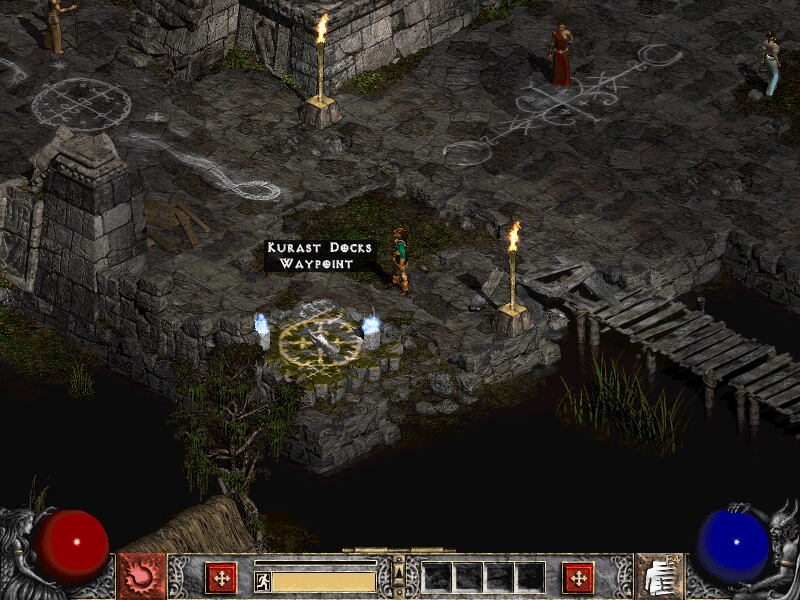Open the new stat points button
Viewport: 800px width, 600px height.
pos(220,578)
